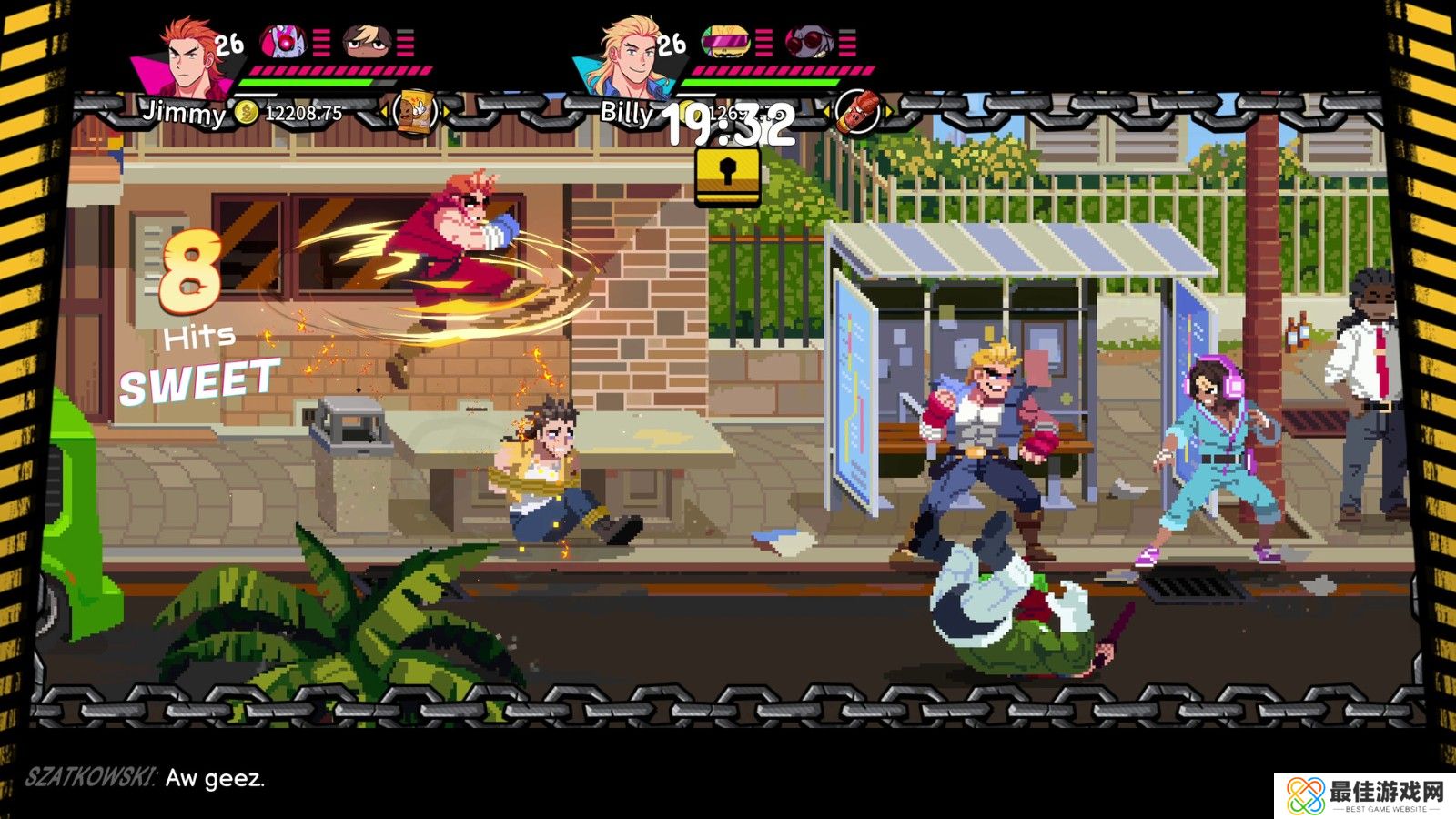Select Billy's pink-visor recruit icon
Viewport: 1456px width, 819px height.
[x=727, y=41]
